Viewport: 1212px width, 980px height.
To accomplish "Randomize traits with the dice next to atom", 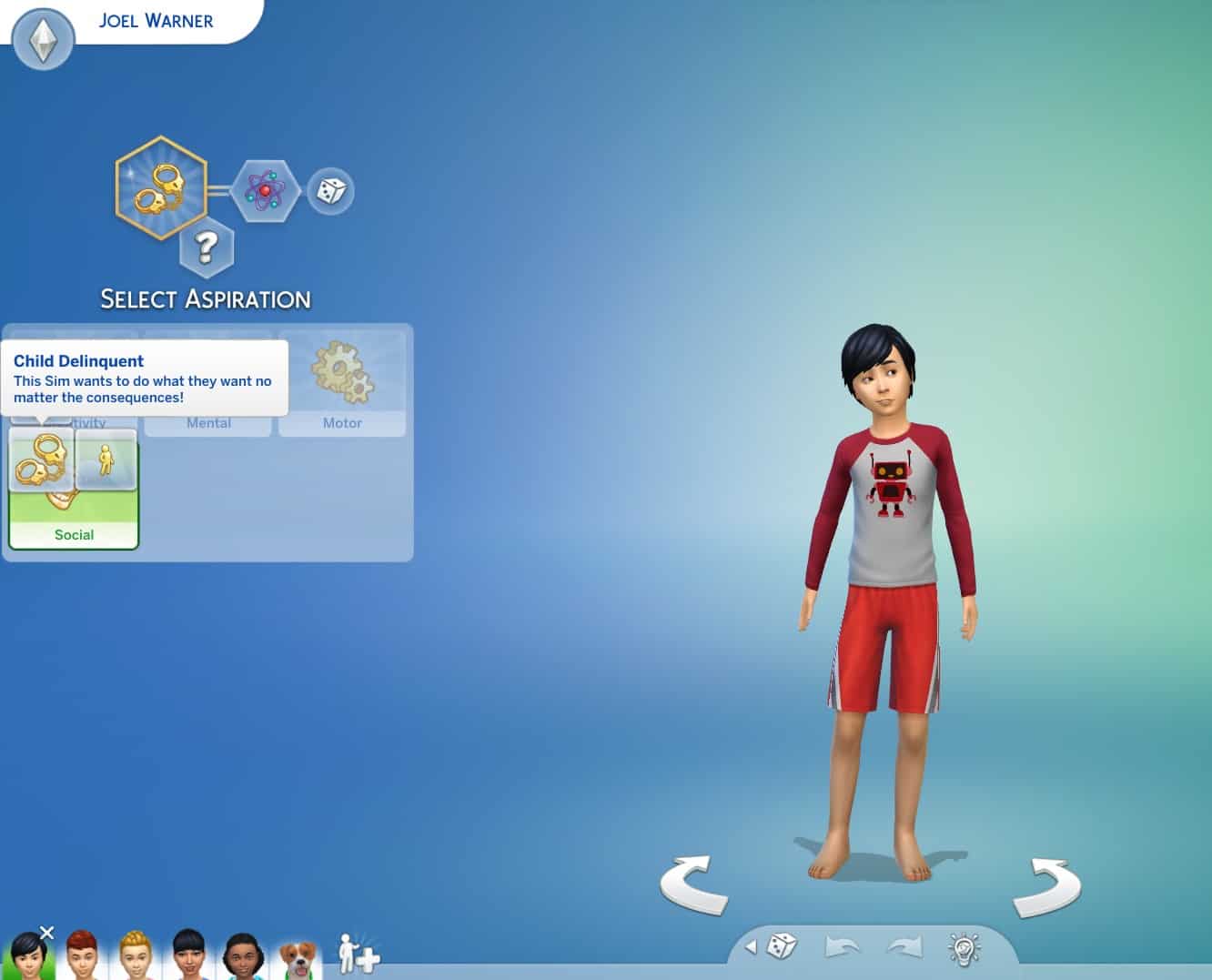I will (x=330, y=191).
